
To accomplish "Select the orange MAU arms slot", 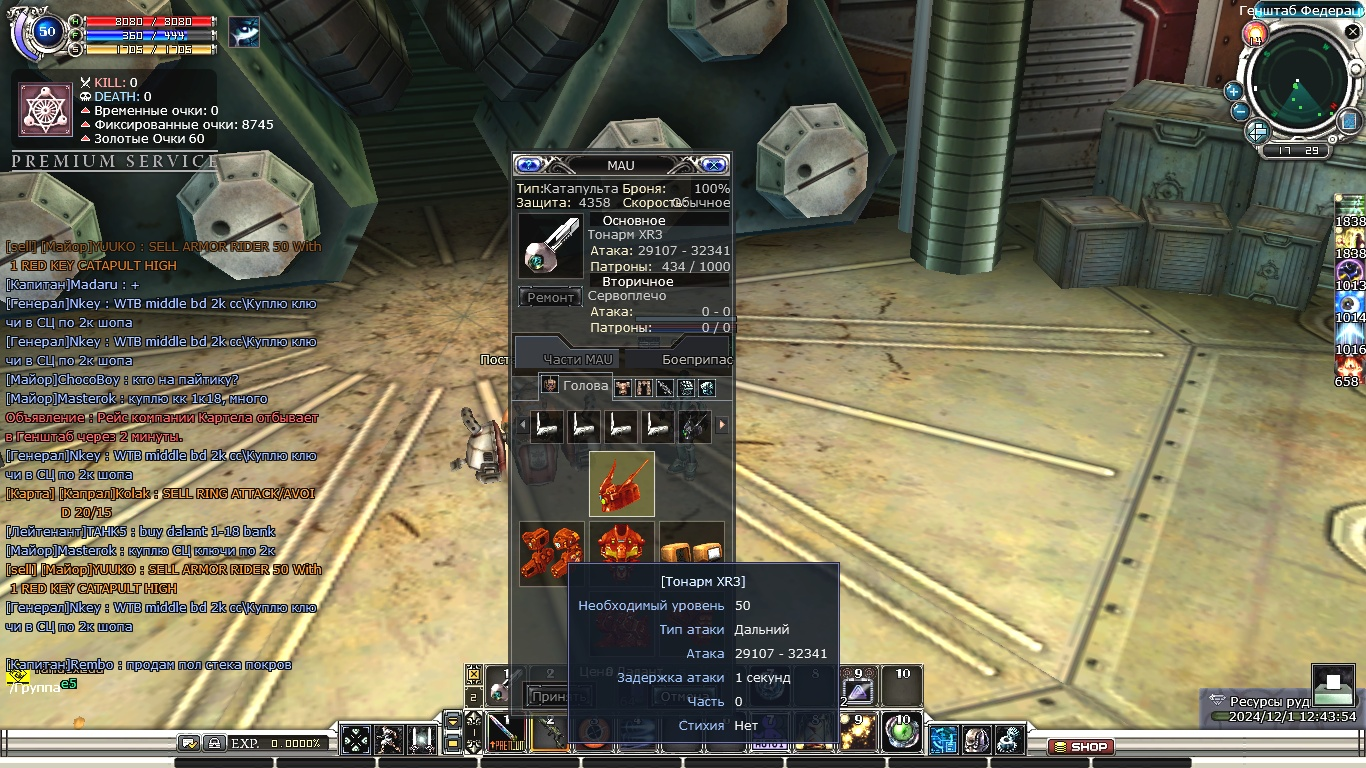I will tap(552, 552).
